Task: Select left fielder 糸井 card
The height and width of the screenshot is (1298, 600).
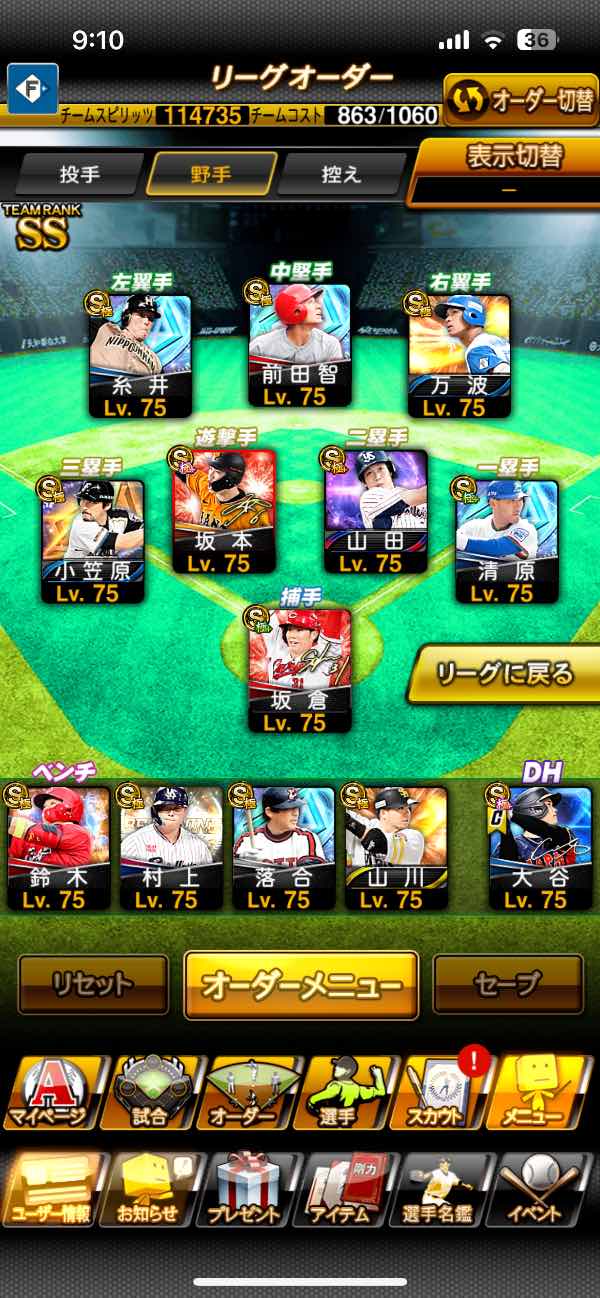Action: 140,355
